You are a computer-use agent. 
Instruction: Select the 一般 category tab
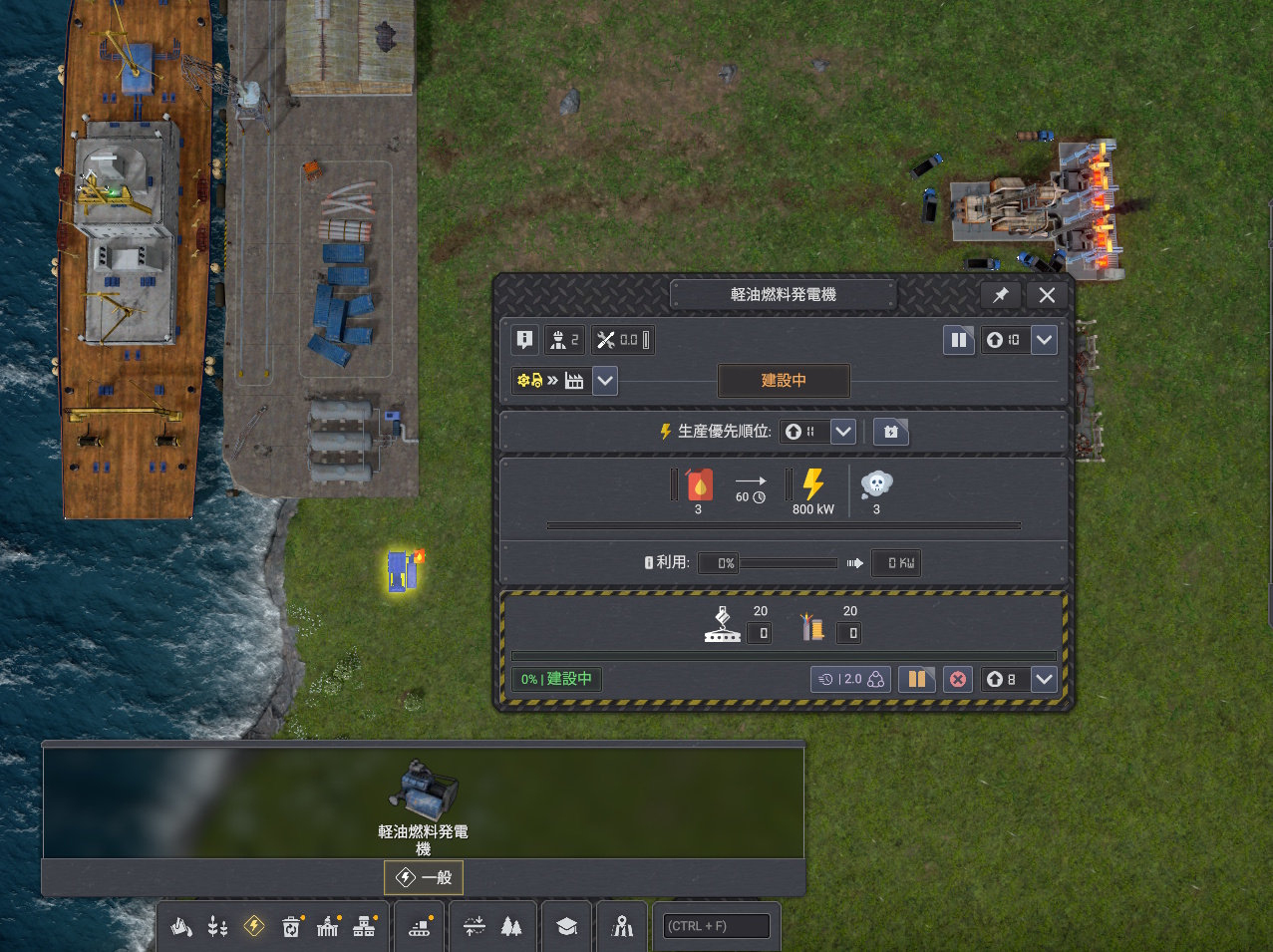[x=424, y=877]
